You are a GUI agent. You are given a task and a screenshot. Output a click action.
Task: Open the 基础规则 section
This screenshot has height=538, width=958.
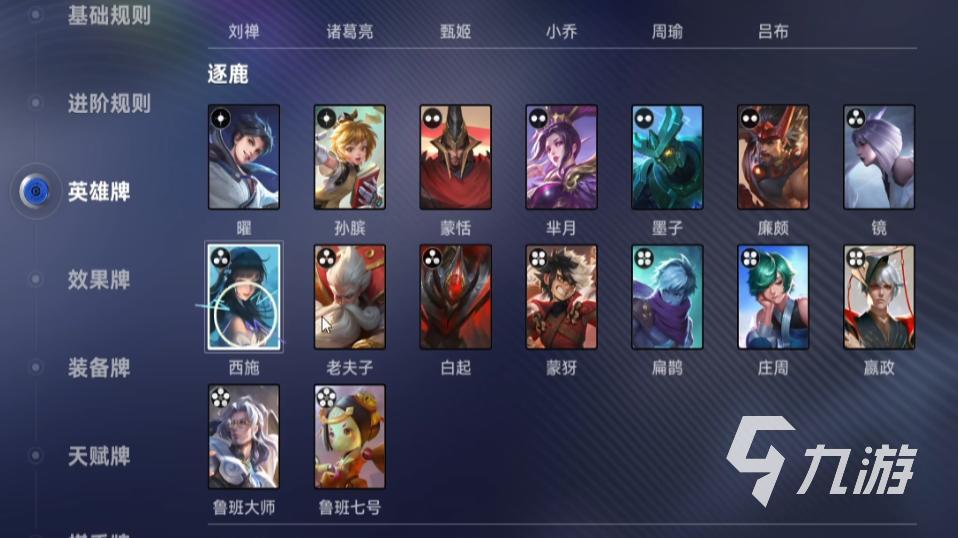point(108,17)
